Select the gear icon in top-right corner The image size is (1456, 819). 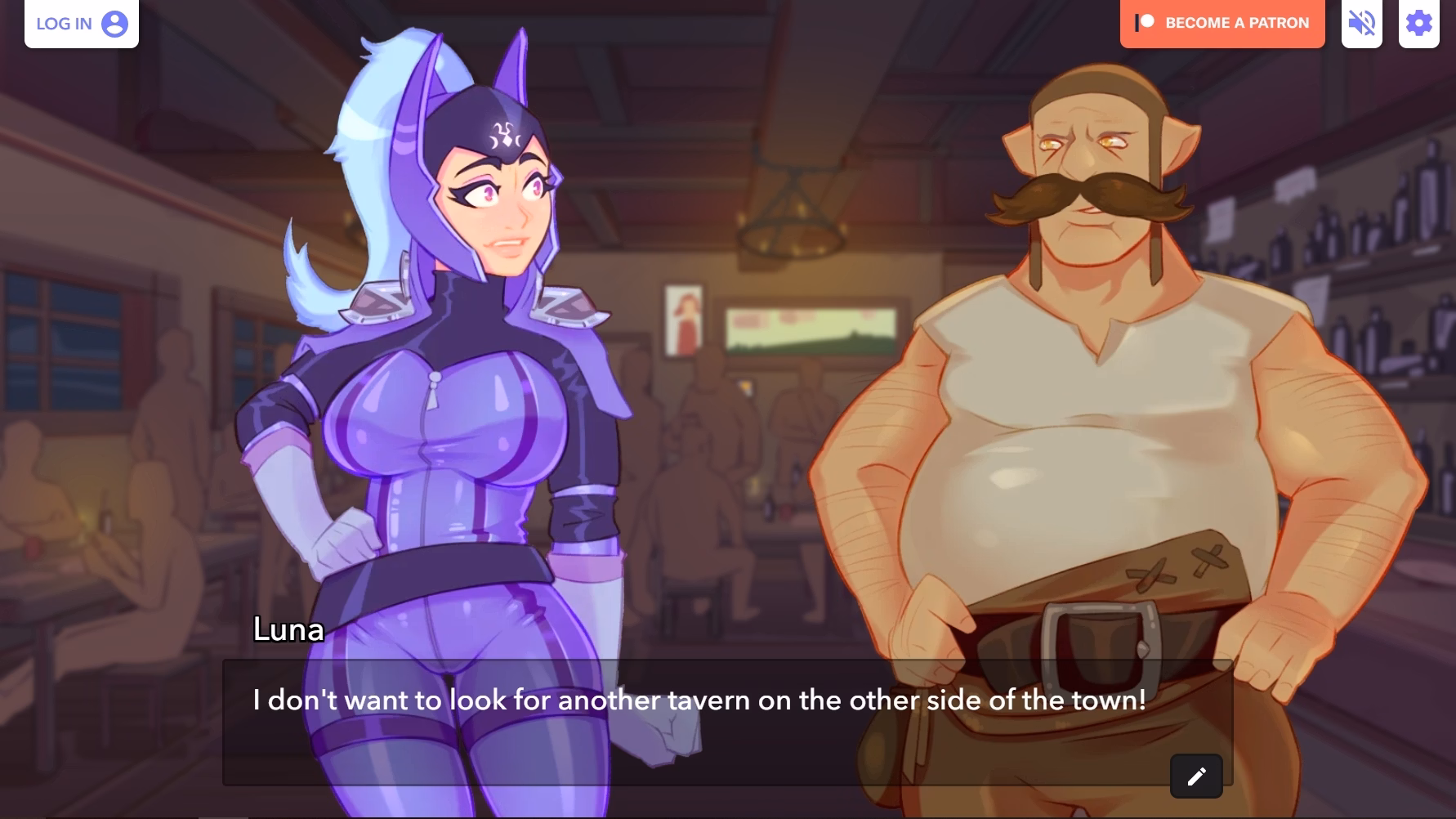[1419, 23]
